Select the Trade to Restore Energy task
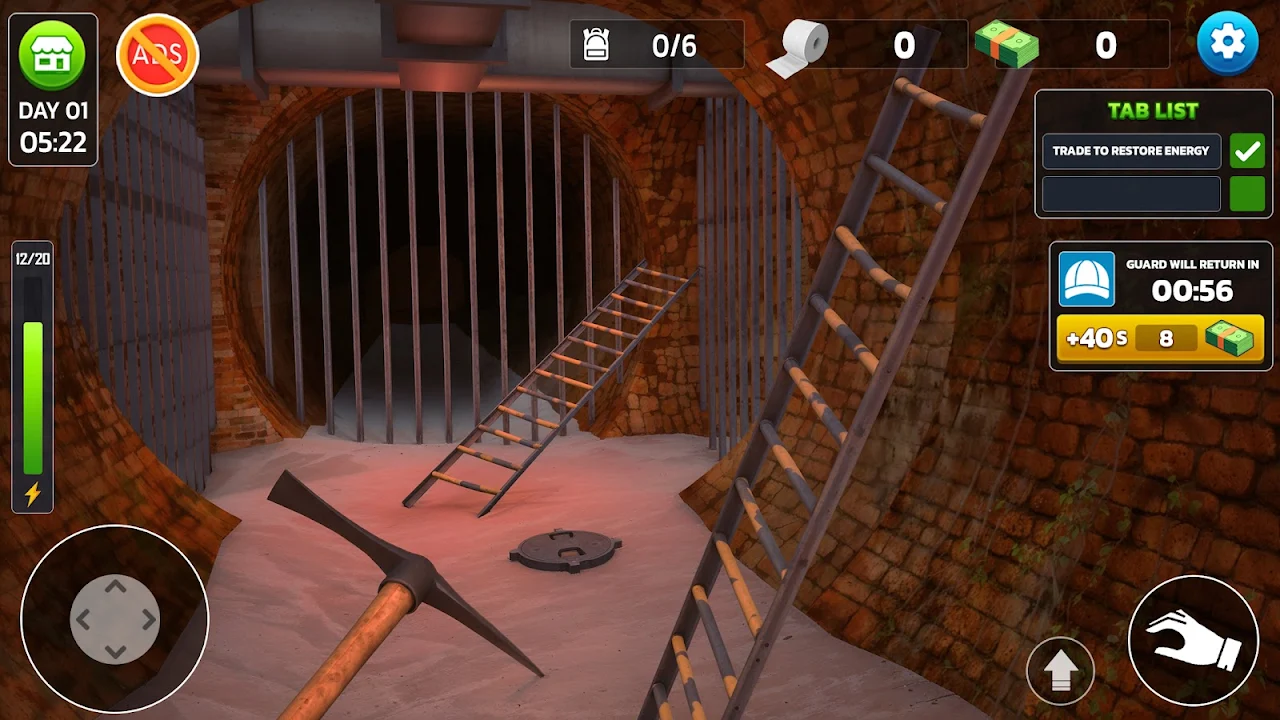This screenshot has height=720, width=1280. [1131, 151]
